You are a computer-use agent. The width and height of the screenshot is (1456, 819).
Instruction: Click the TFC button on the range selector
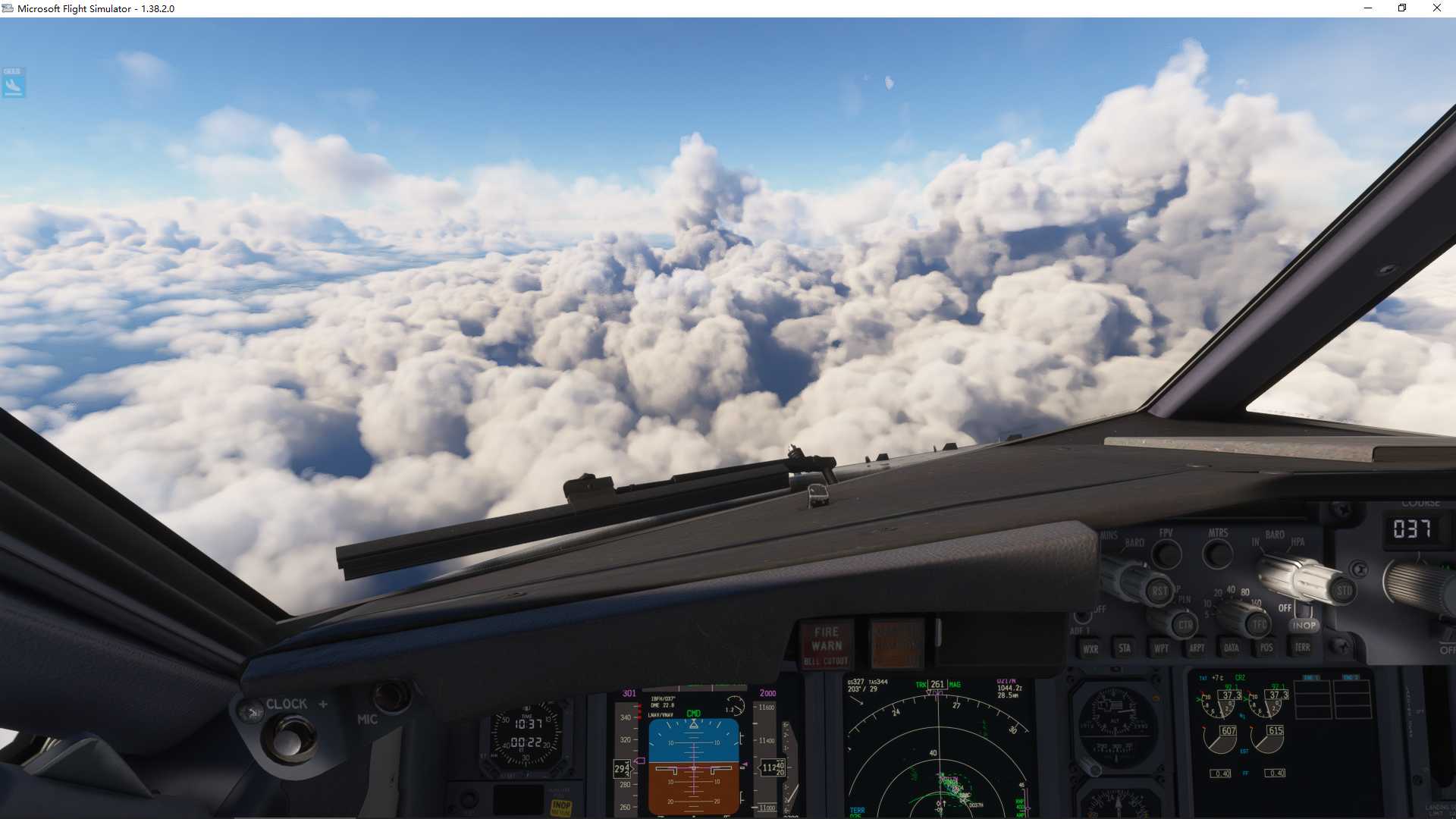click(1260, 625)
